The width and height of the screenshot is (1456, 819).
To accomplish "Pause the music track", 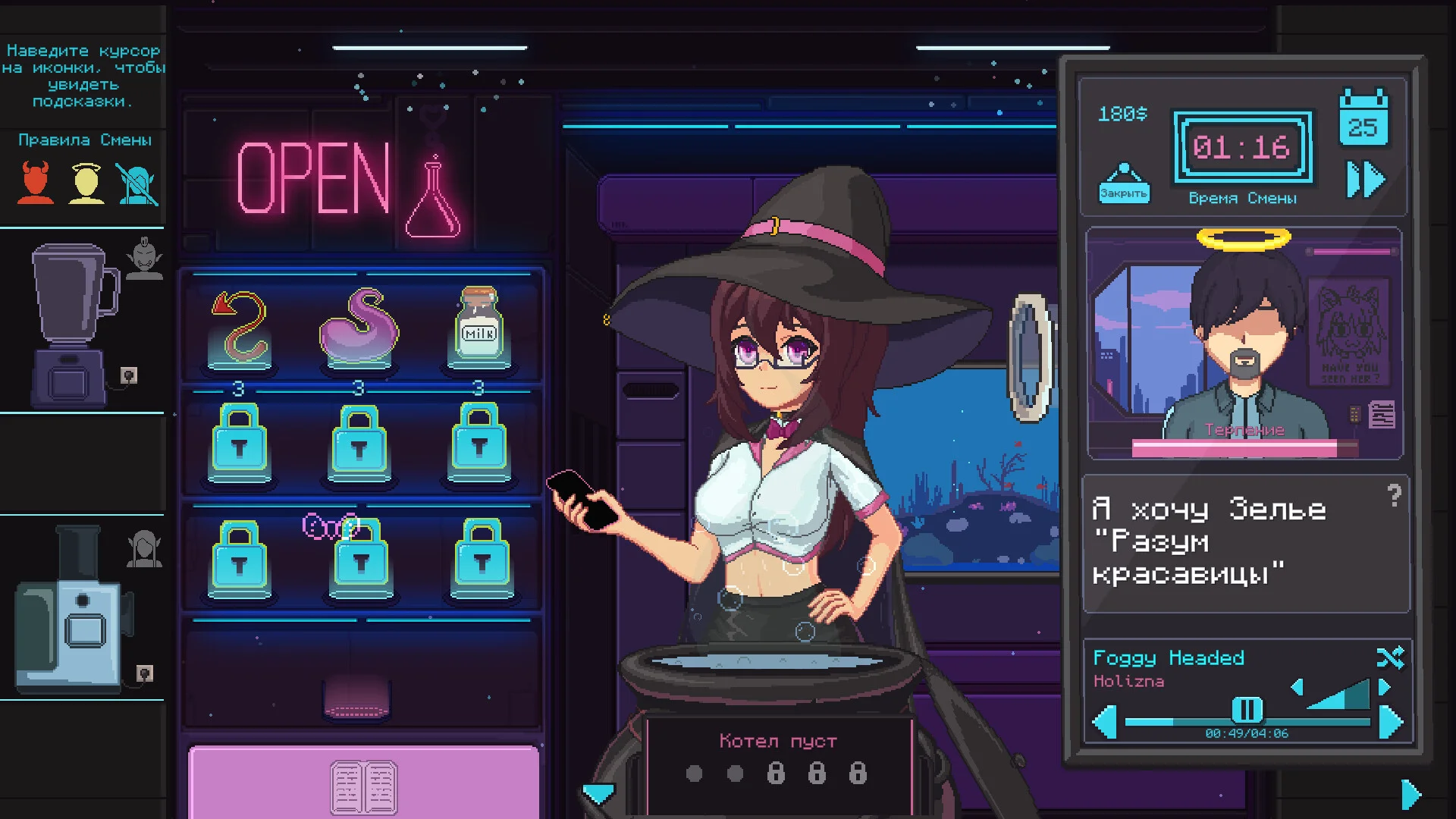I will pyautogui.click(x=1246, y=710).
